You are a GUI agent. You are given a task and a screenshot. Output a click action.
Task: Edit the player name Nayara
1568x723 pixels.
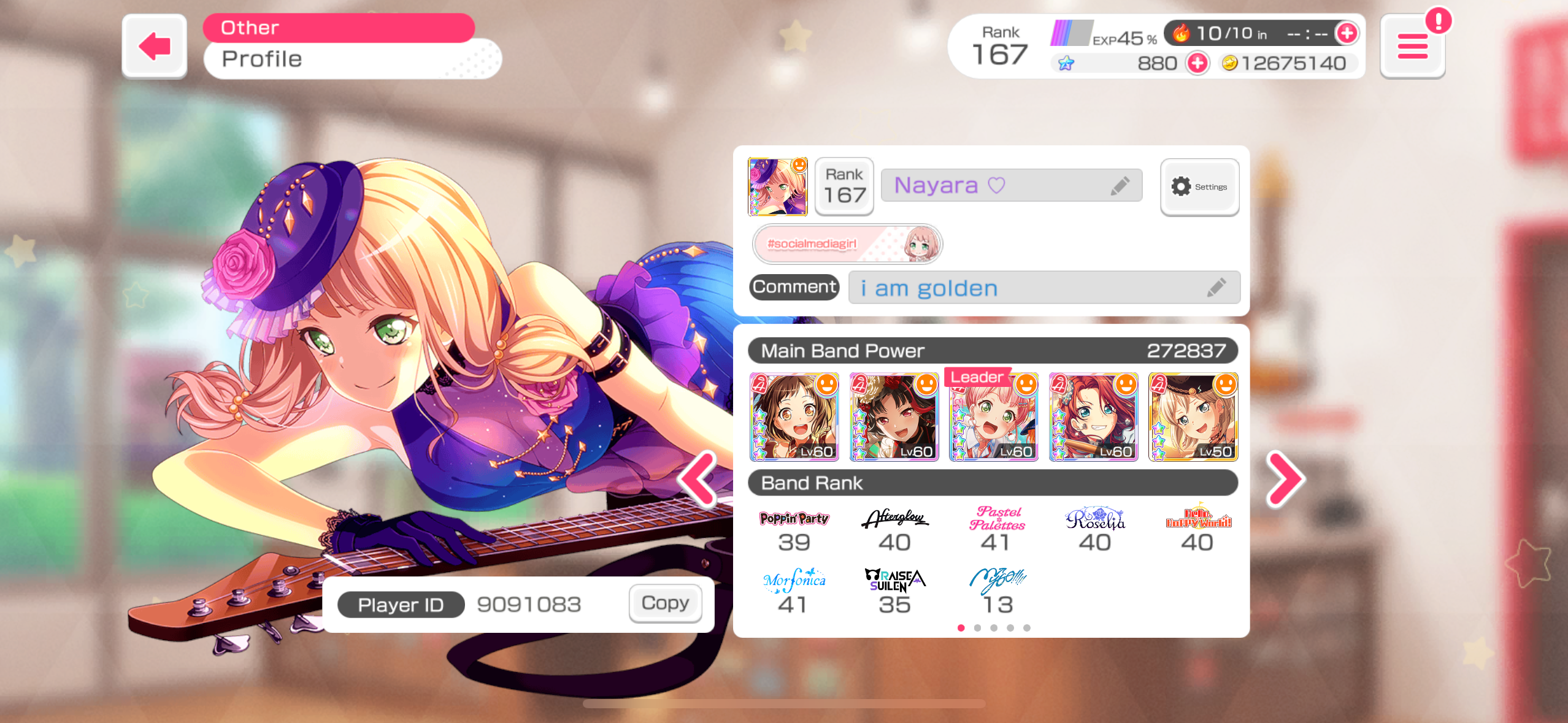(1120, 185)
